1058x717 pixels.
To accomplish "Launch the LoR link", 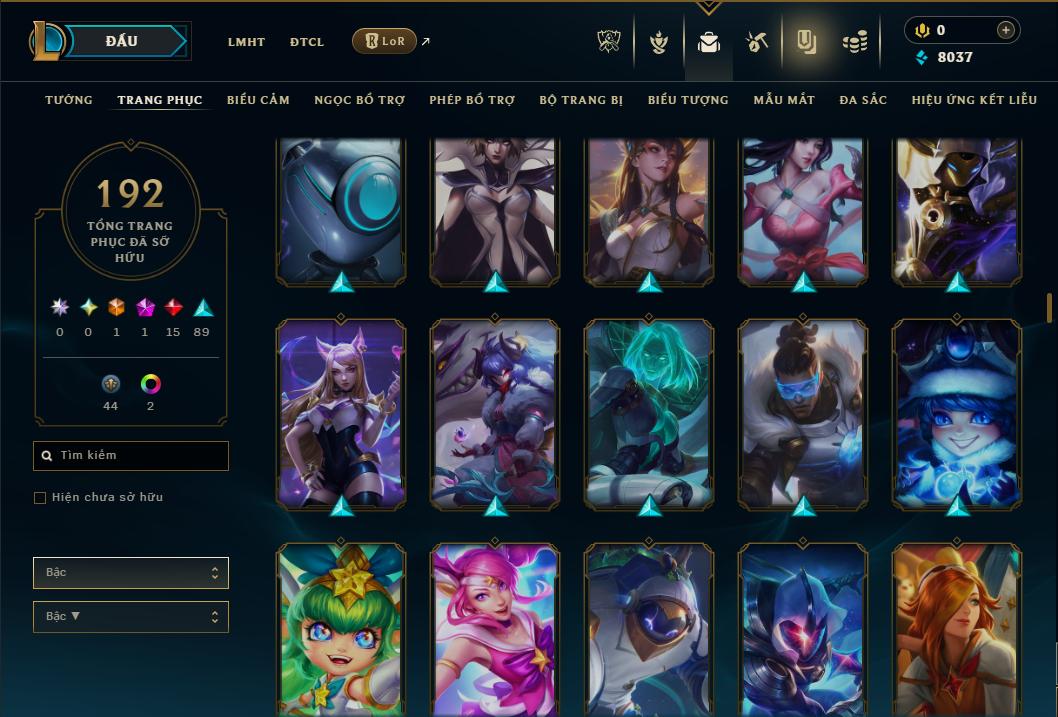I will click(385, 41).
